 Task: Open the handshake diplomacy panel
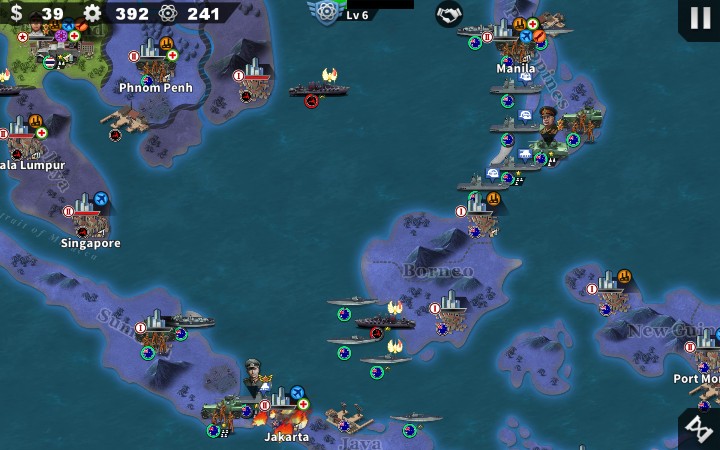(449, 14)
